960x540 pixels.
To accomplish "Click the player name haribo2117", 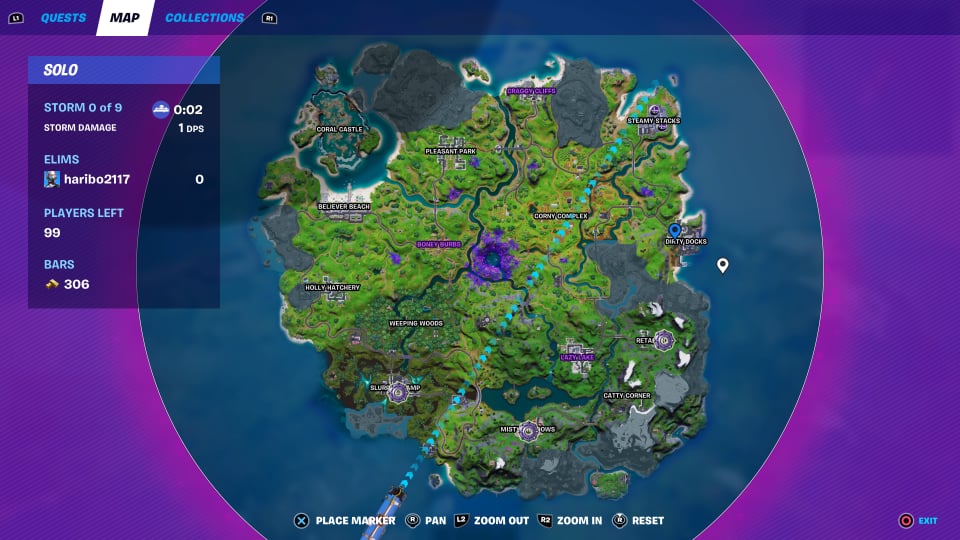I will 97,180.
